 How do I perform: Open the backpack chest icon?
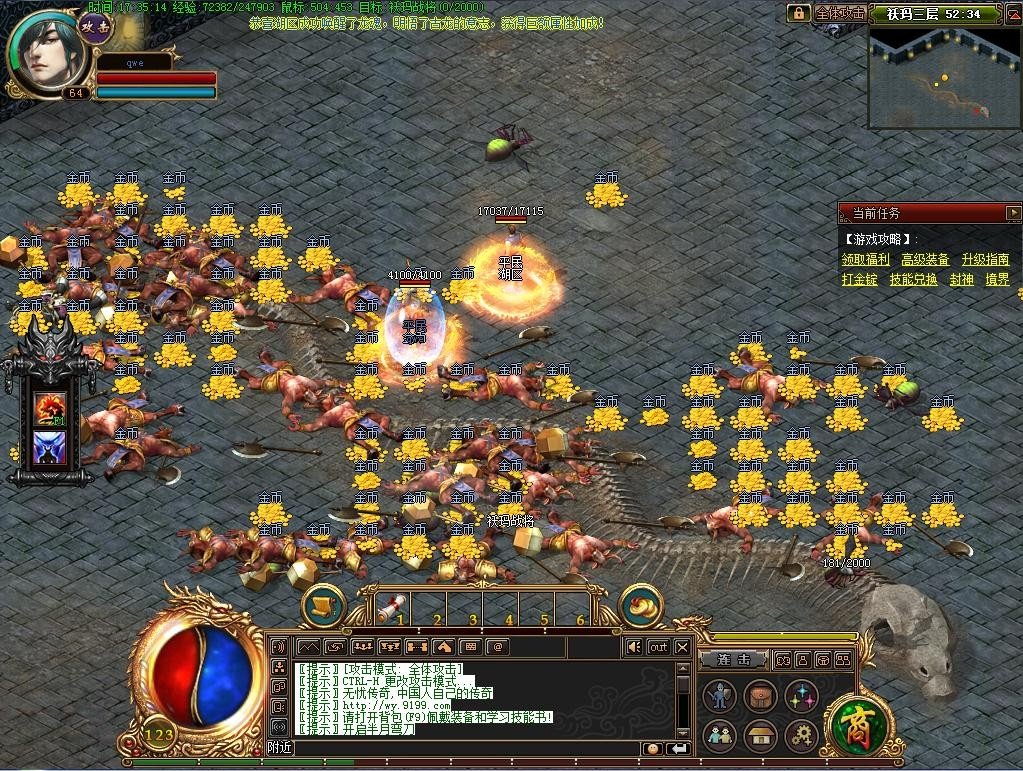pyautogui.click(x=760, y=696)
